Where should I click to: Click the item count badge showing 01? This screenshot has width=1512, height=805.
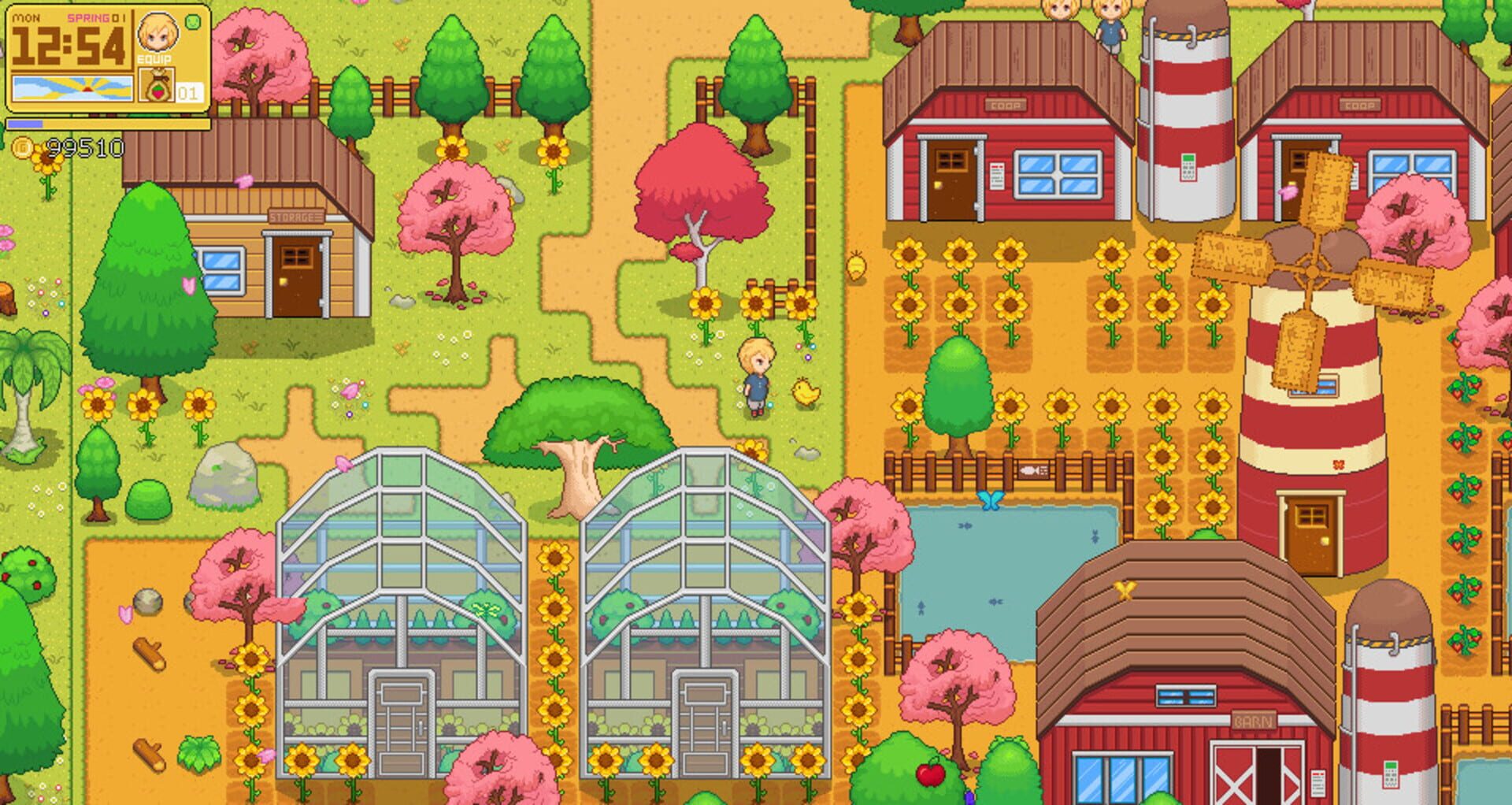click(189, 93)
